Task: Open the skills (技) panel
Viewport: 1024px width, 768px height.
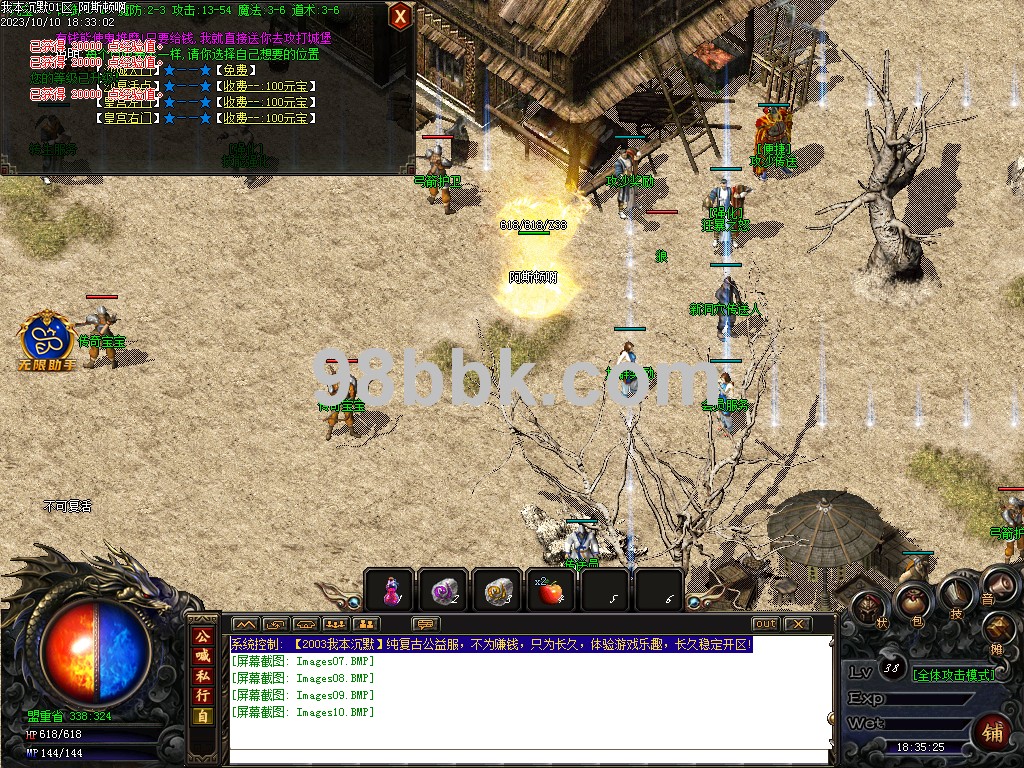Action: click(957, 592)
